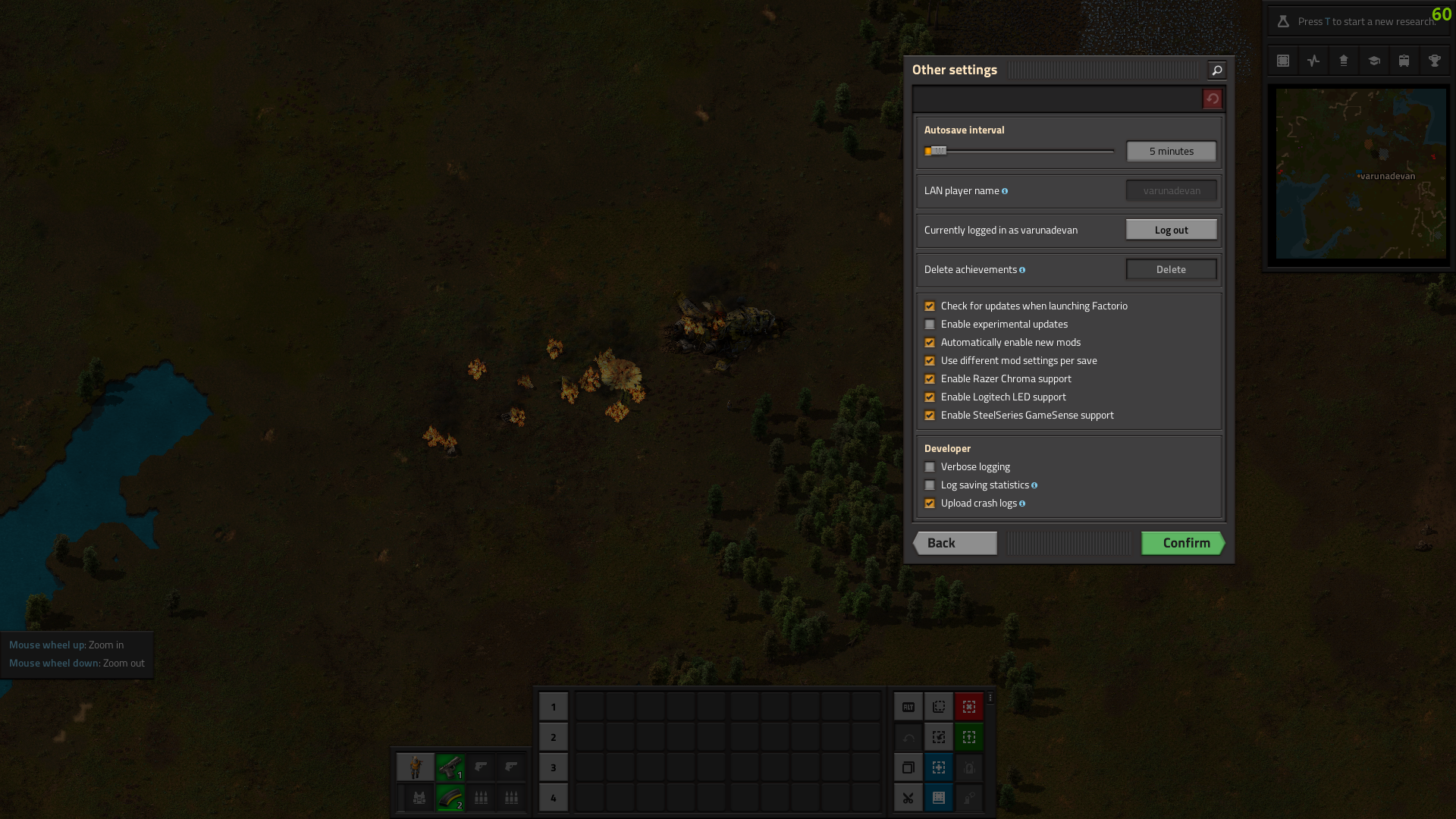Enable Log saving statistics

point(930,485)
